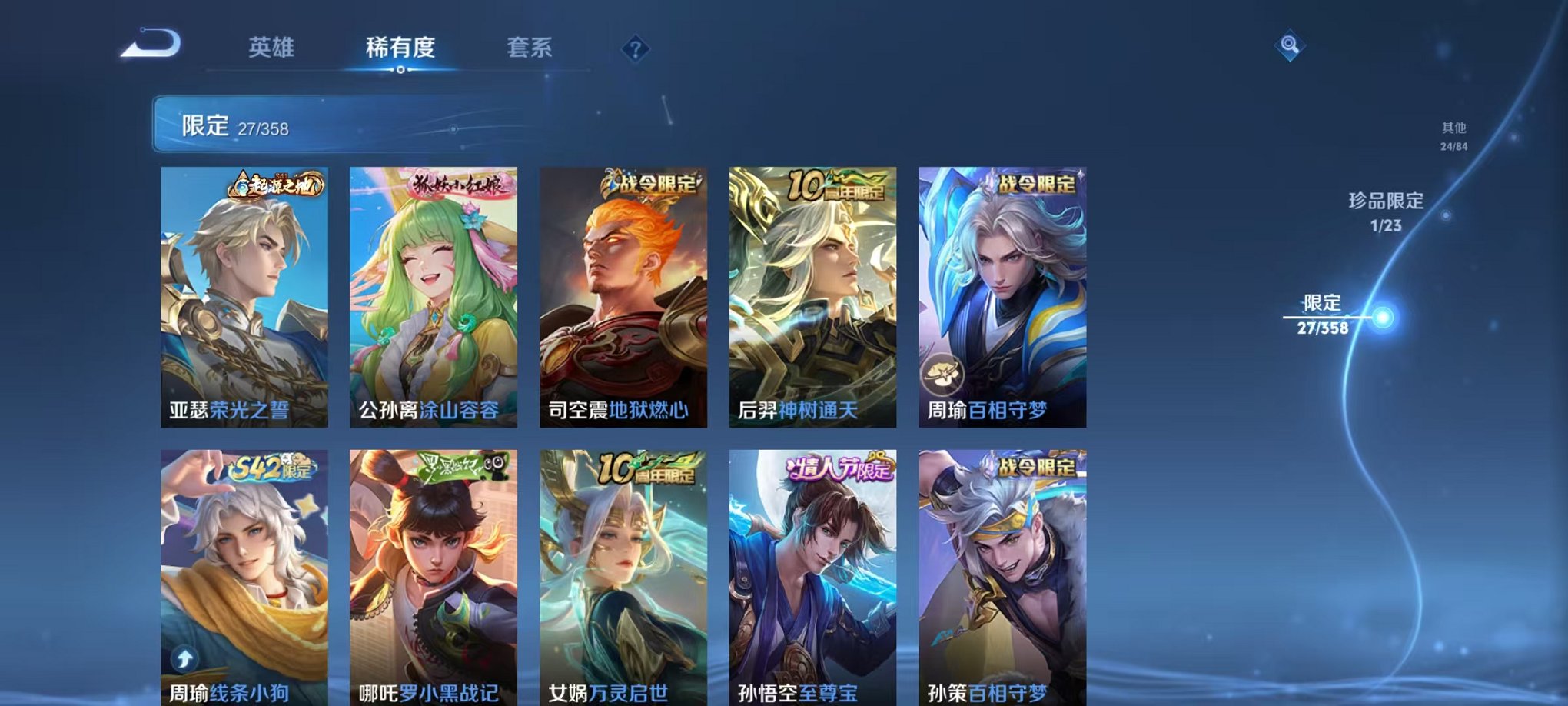Click the 限定 27/358 header bar

click(307, 124)
